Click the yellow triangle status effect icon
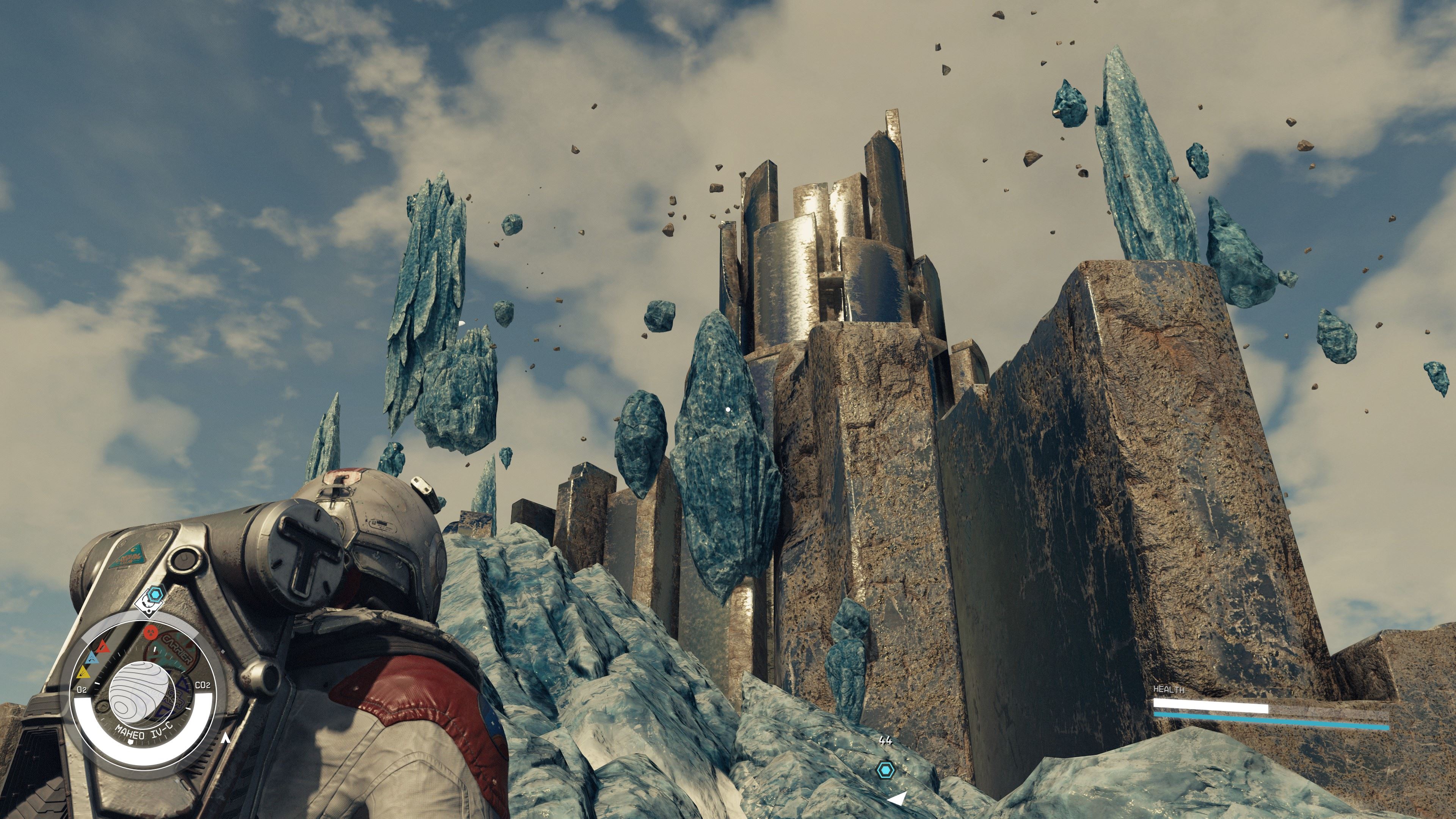Image resolution: width=1456 pixels, height=819 pixels. (x=83, y=672)
